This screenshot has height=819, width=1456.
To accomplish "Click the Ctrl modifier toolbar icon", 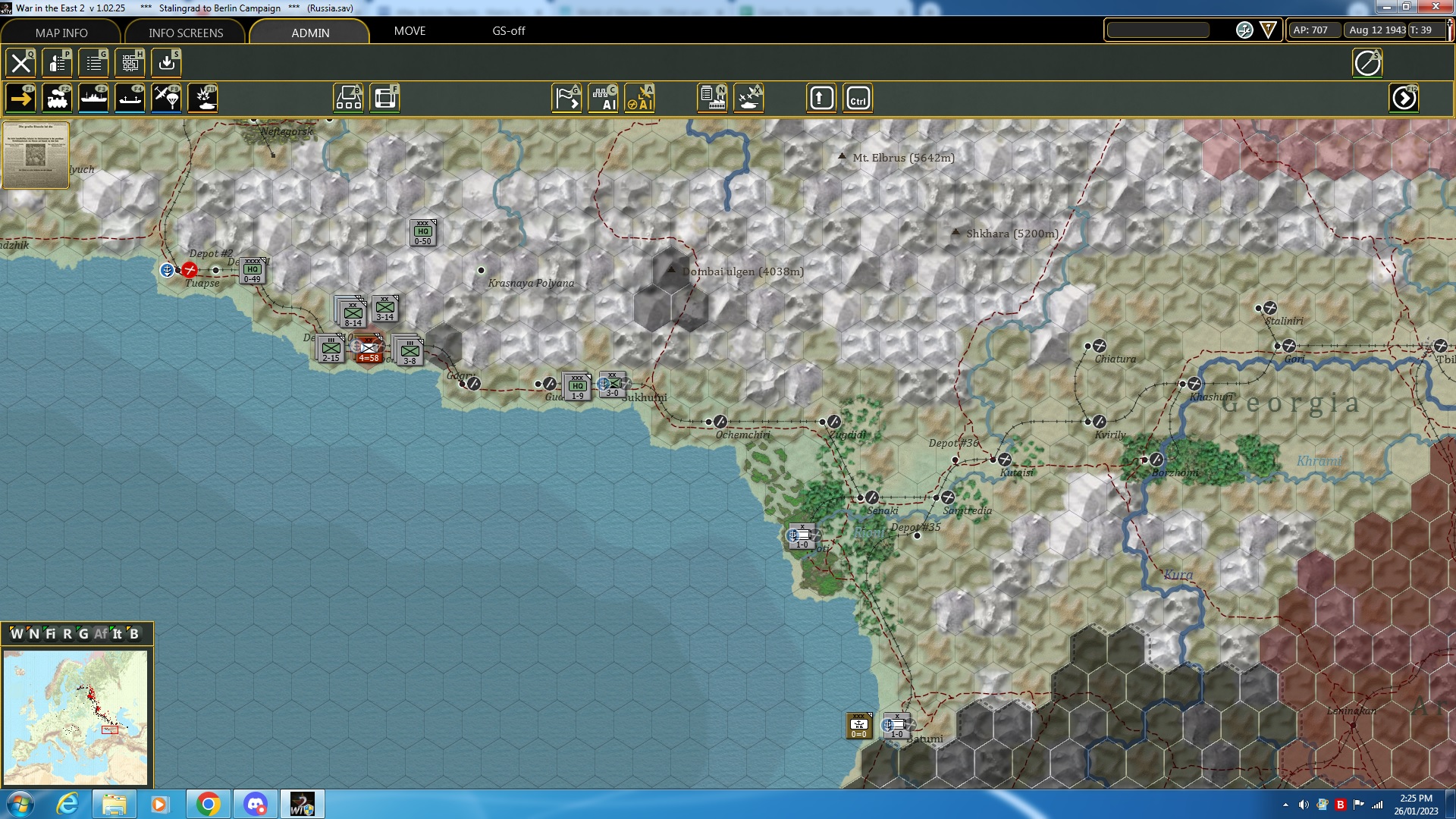I will pyautogui.click(x=859, y=97).
